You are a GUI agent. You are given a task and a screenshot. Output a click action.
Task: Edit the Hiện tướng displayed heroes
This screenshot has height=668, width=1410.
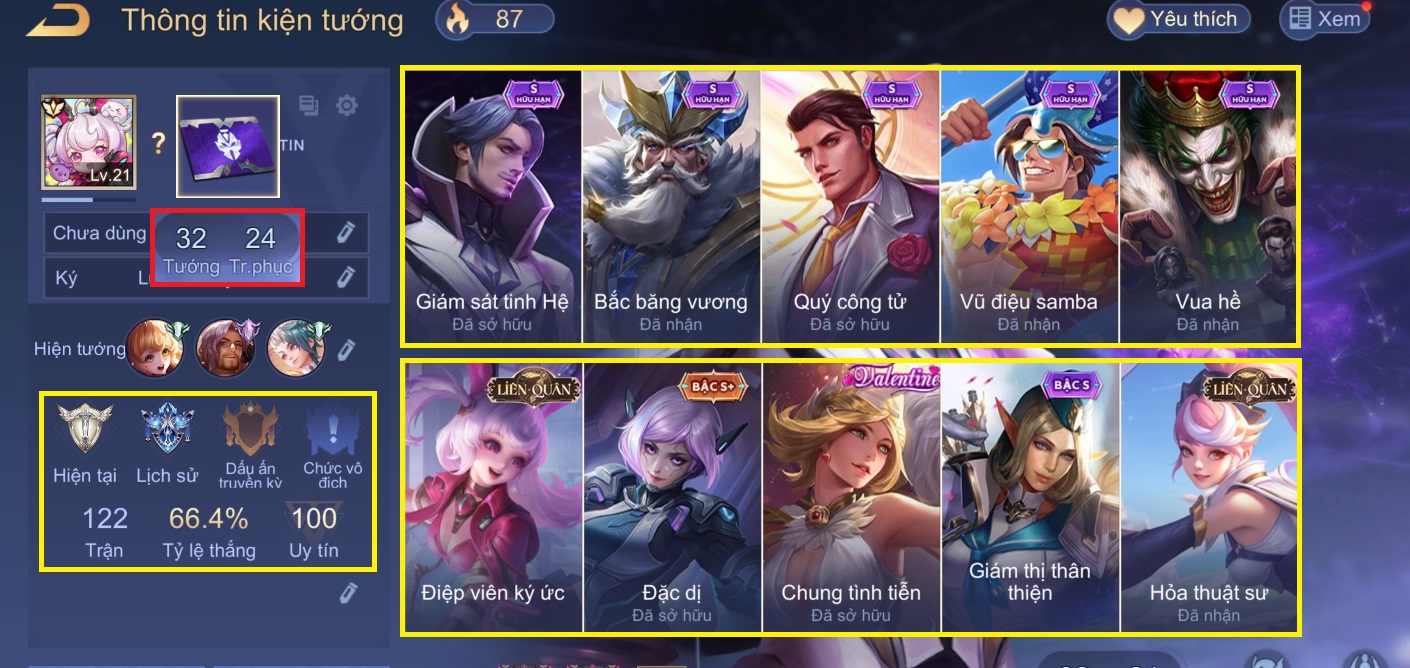click(346, 349)
